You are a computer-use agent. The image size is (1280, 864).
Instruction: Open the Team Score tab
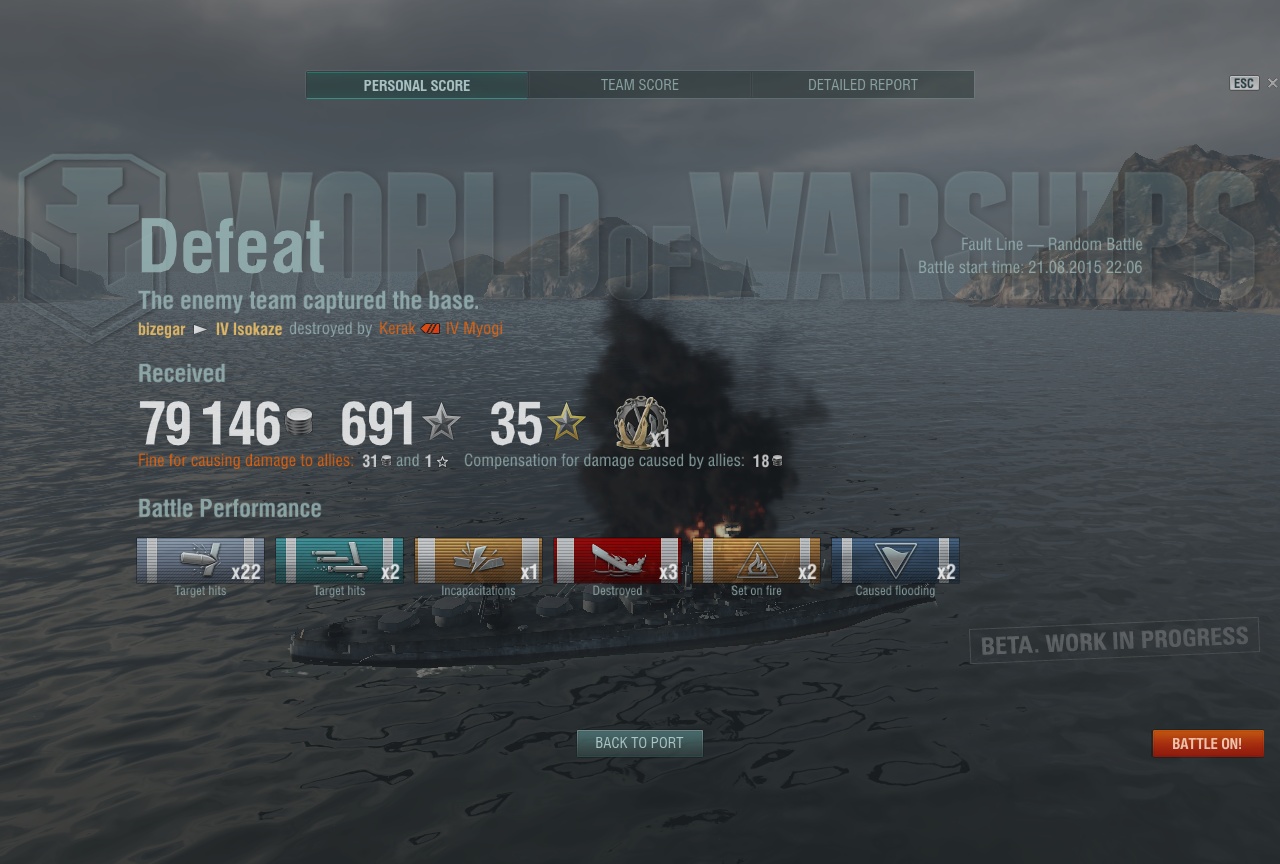click(x=640, y=85)
